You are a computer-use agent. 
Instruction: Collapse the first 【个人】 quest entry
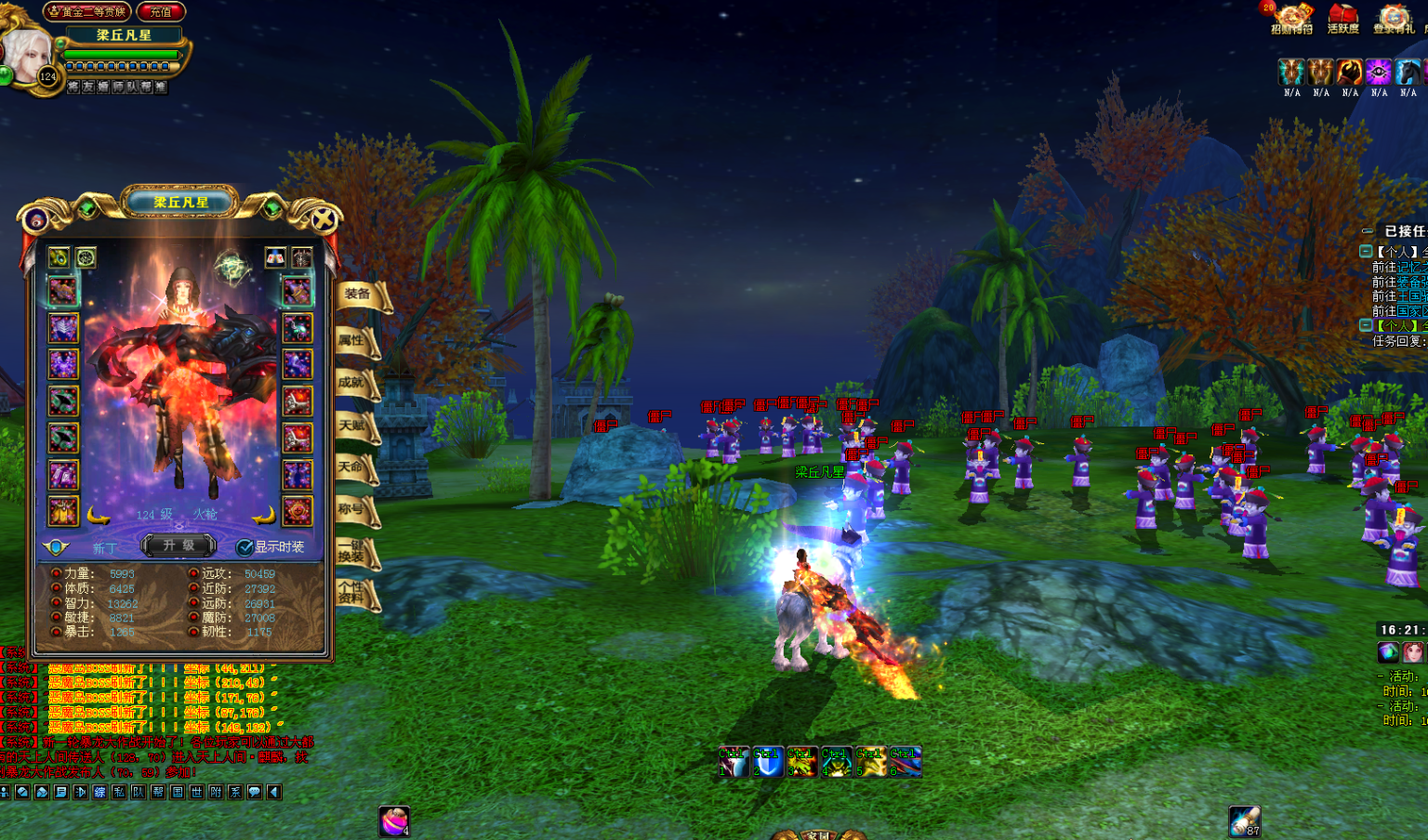pyautogui.click(x=1366, y=252)
